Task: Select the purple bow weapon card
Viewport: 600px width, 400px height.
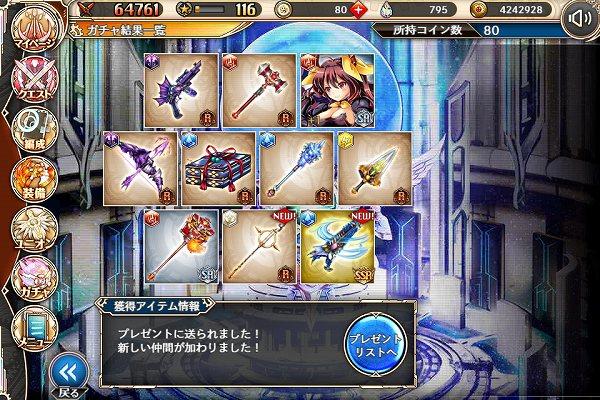Action: pos(142,167)
